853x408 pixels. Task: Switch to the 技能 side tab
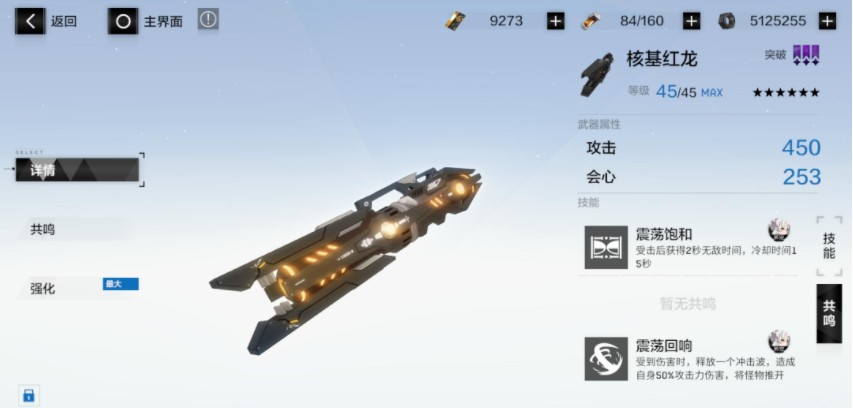click(829, 246)
